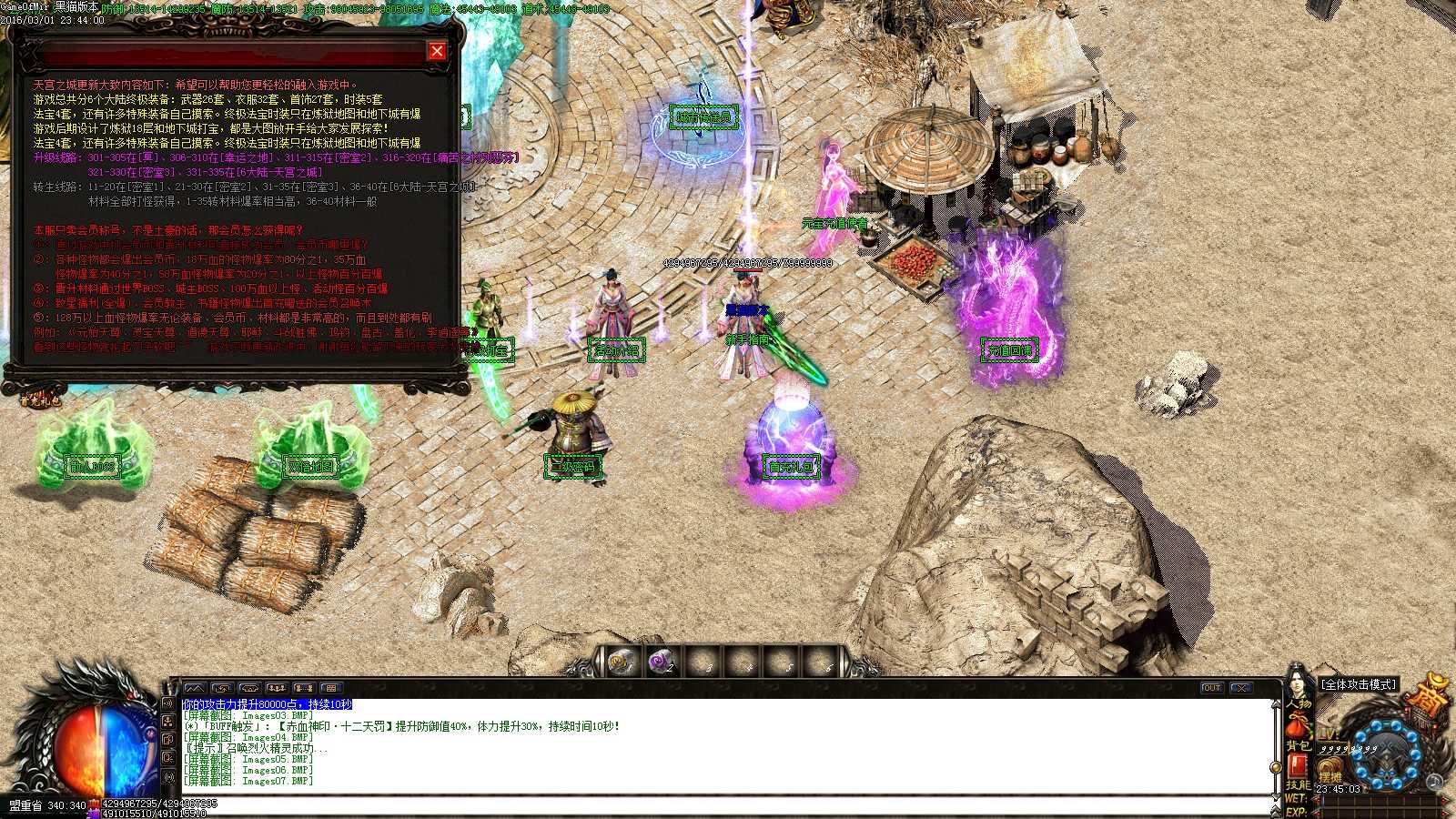
Task: Click the 刷怪BOSS green statue
Action: [x=91, y=453]
